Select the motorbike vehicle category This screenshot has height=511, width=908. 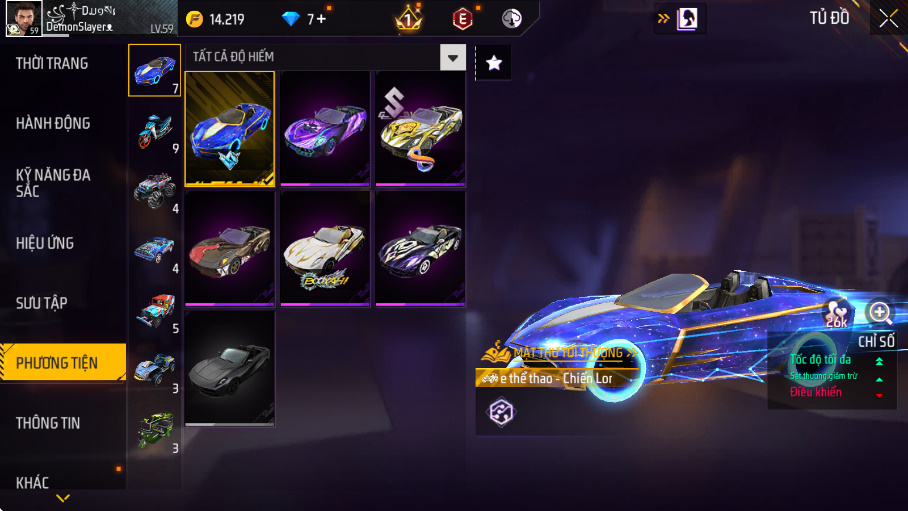(x=154, y=130)
